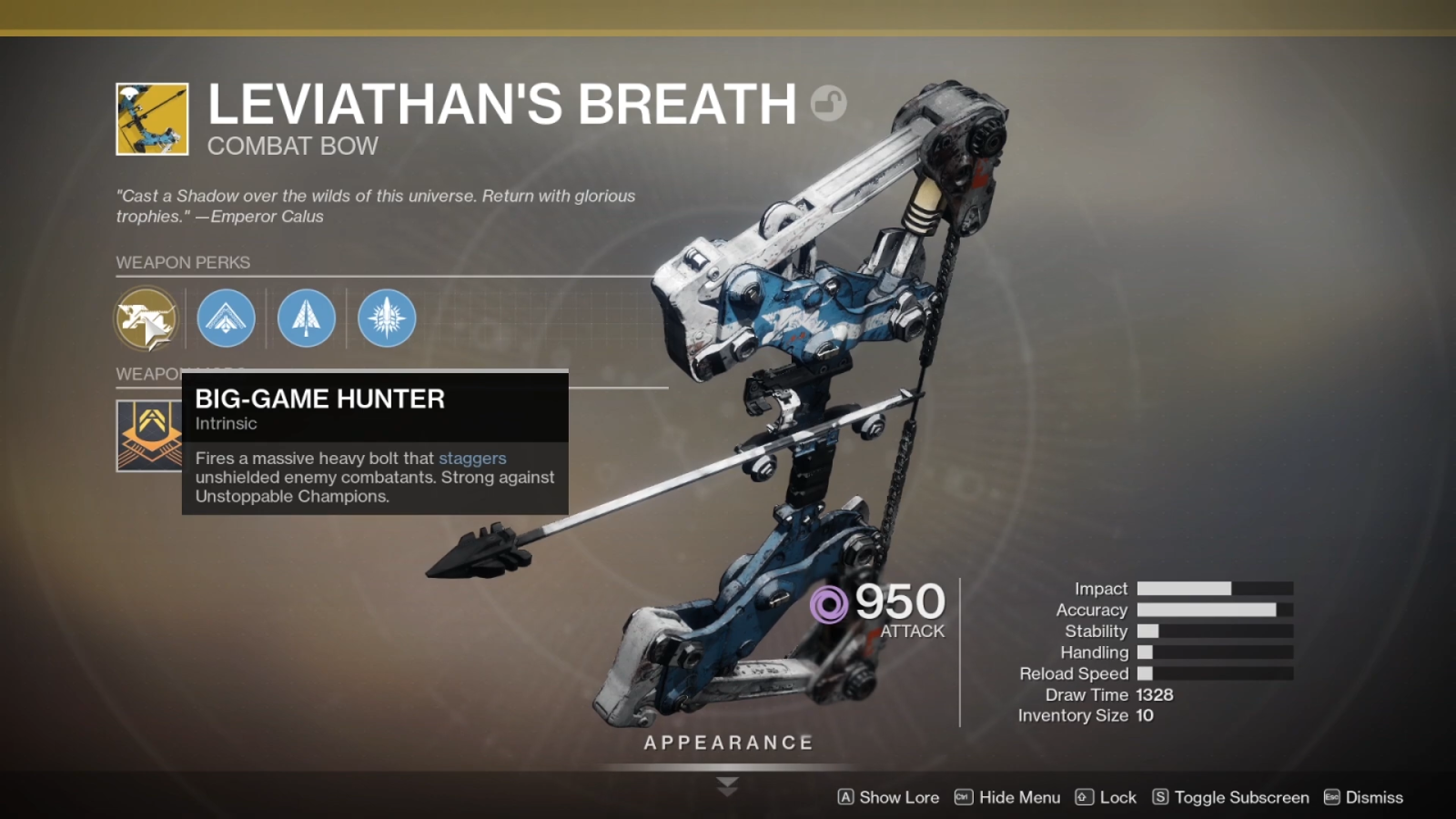Select the blue arrowhead perk icon

click(307, 318)
